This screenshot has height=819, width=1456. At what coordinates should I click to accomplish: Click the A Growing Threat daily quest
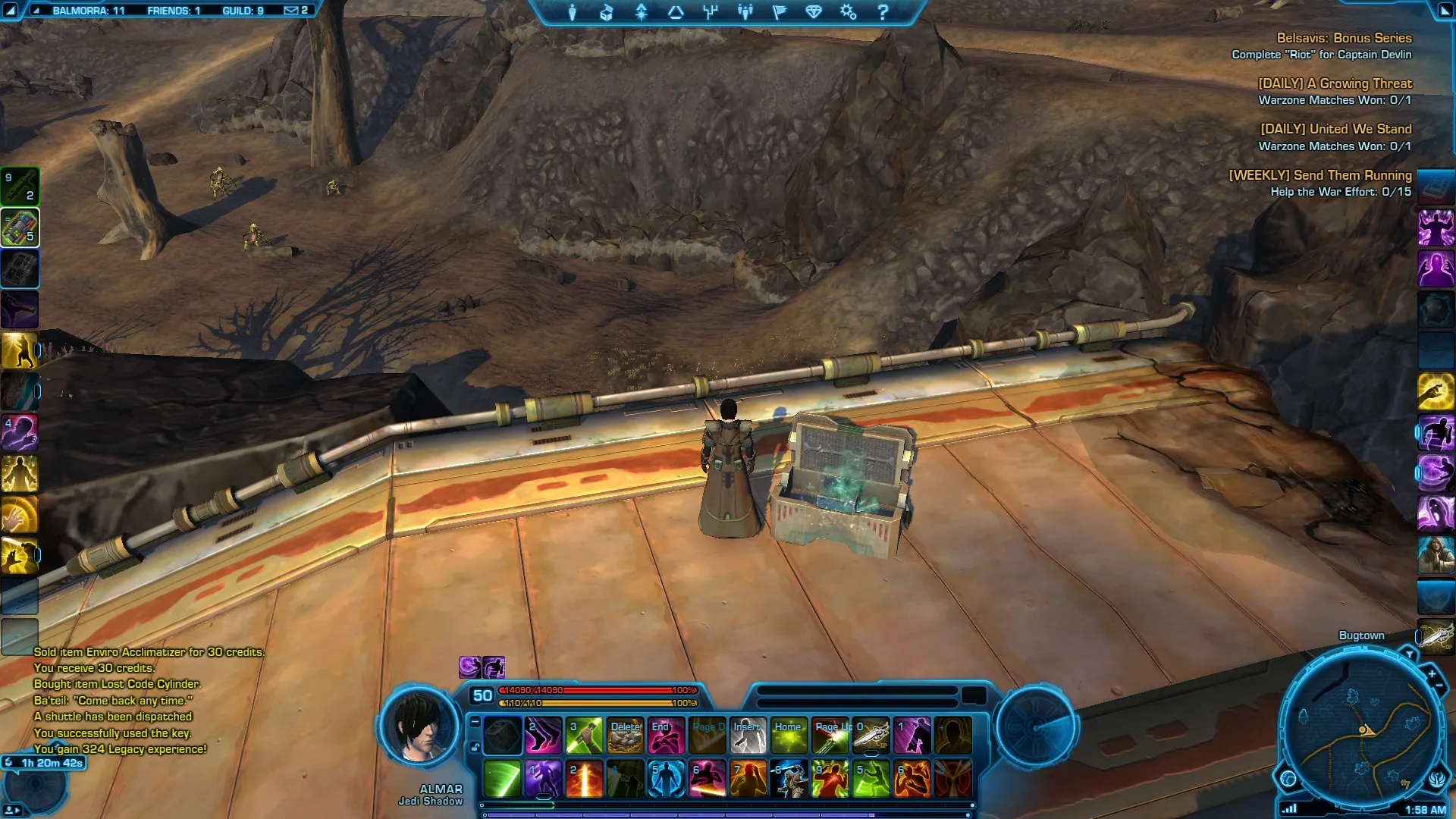[x=1335, y=83]
